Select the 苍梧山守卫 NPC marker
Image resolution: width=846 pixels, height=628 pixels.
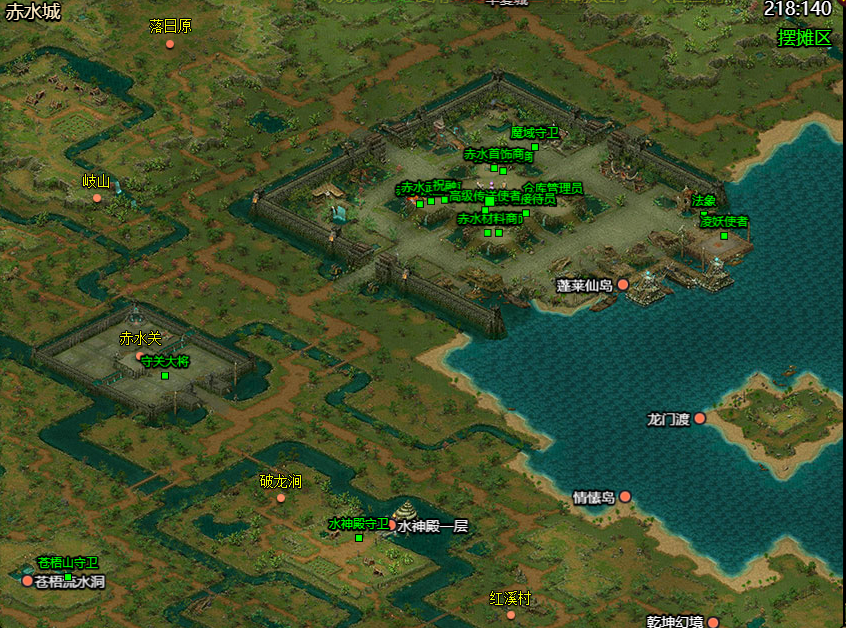[x=68, y=576]
